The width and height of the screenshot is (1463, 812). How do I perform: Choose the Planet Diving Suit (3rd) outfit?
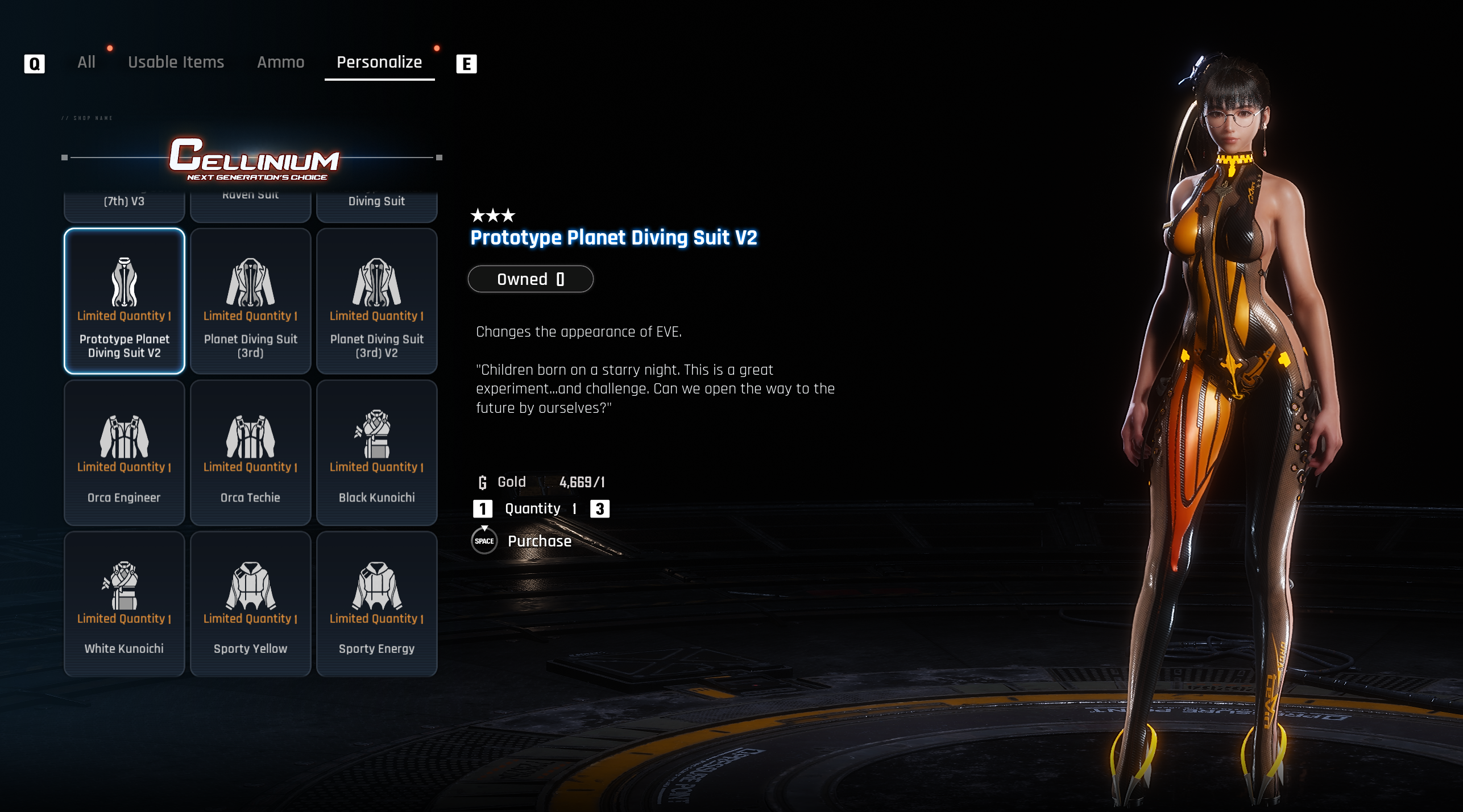251,301
